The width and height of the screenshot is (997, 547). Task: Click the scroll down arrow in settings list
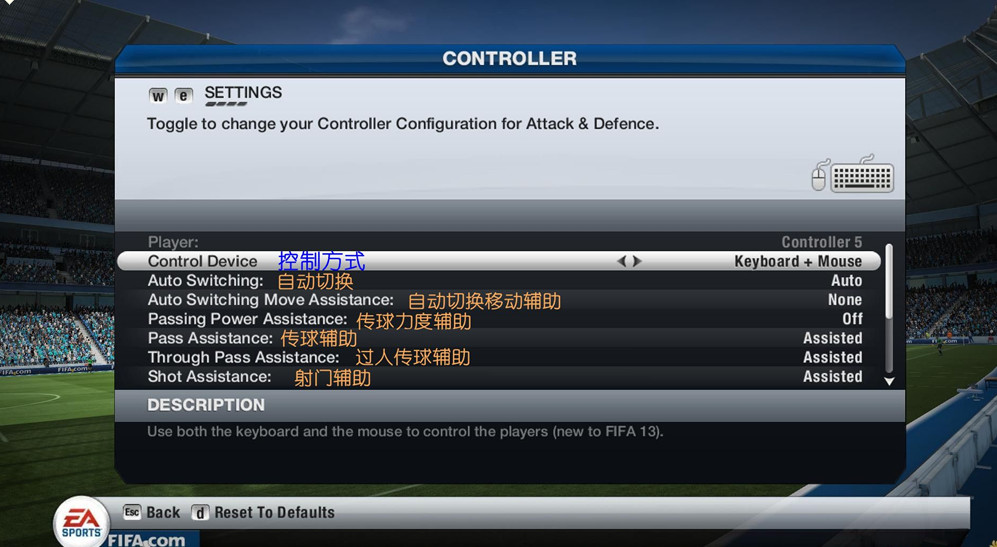click(x=889, y=381)
